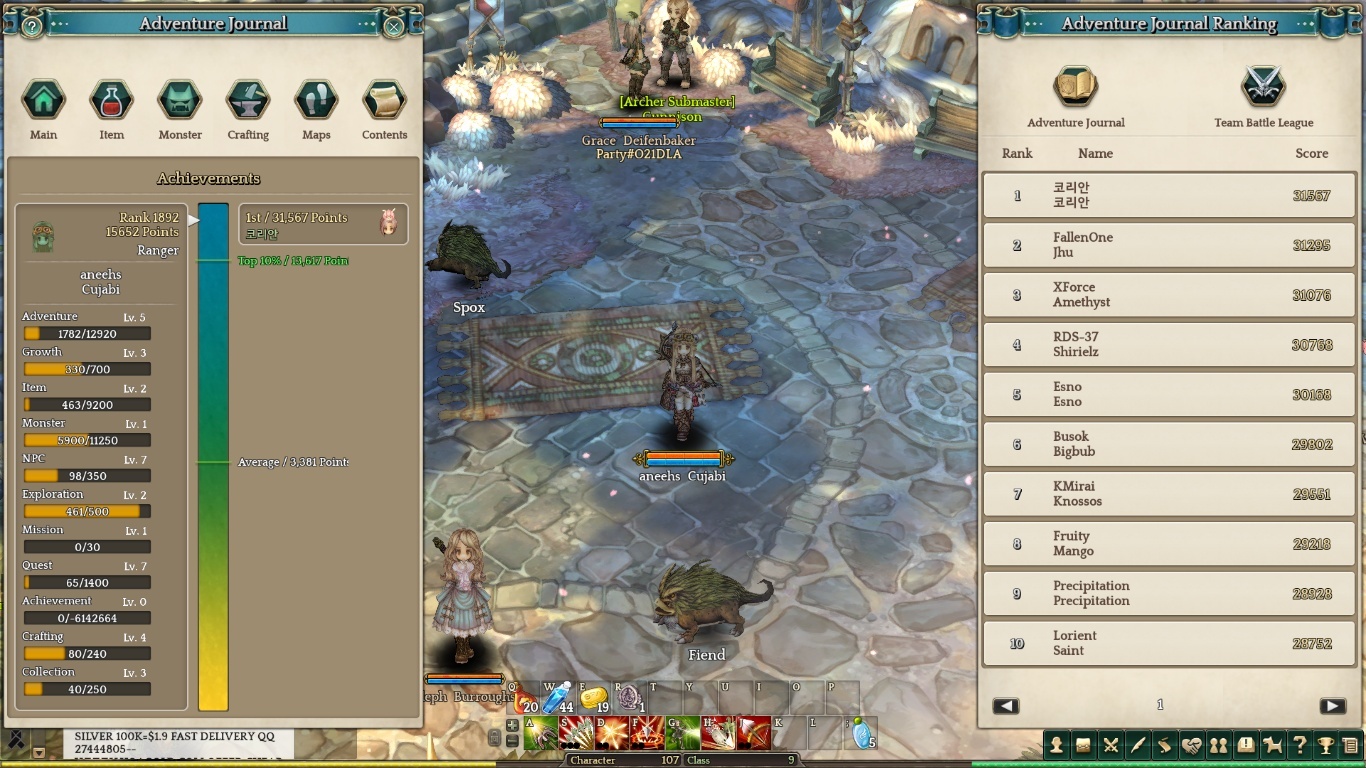
Task: Select the Monster journal tab
Action: point(180,100)
